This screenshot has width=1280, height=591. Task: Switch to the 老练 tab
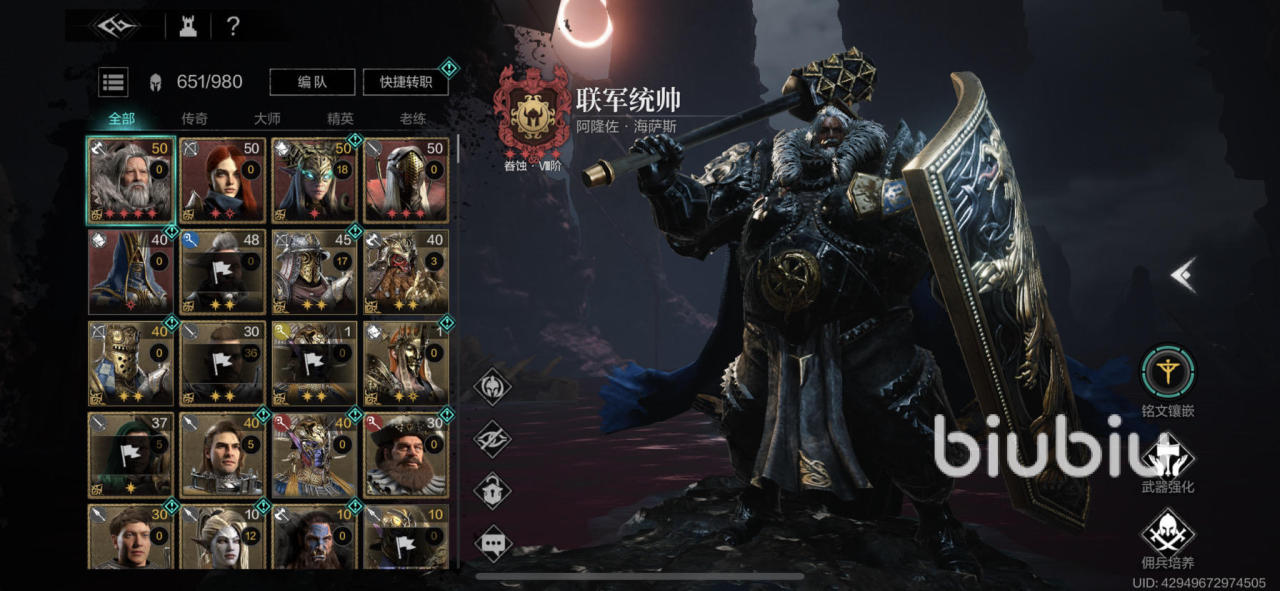[413, 118]
